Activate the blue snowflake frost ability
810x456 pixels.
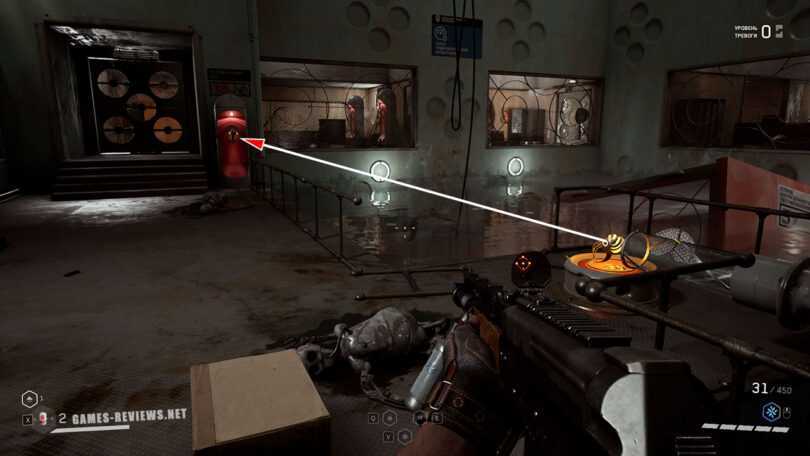(x=773, y=412)
